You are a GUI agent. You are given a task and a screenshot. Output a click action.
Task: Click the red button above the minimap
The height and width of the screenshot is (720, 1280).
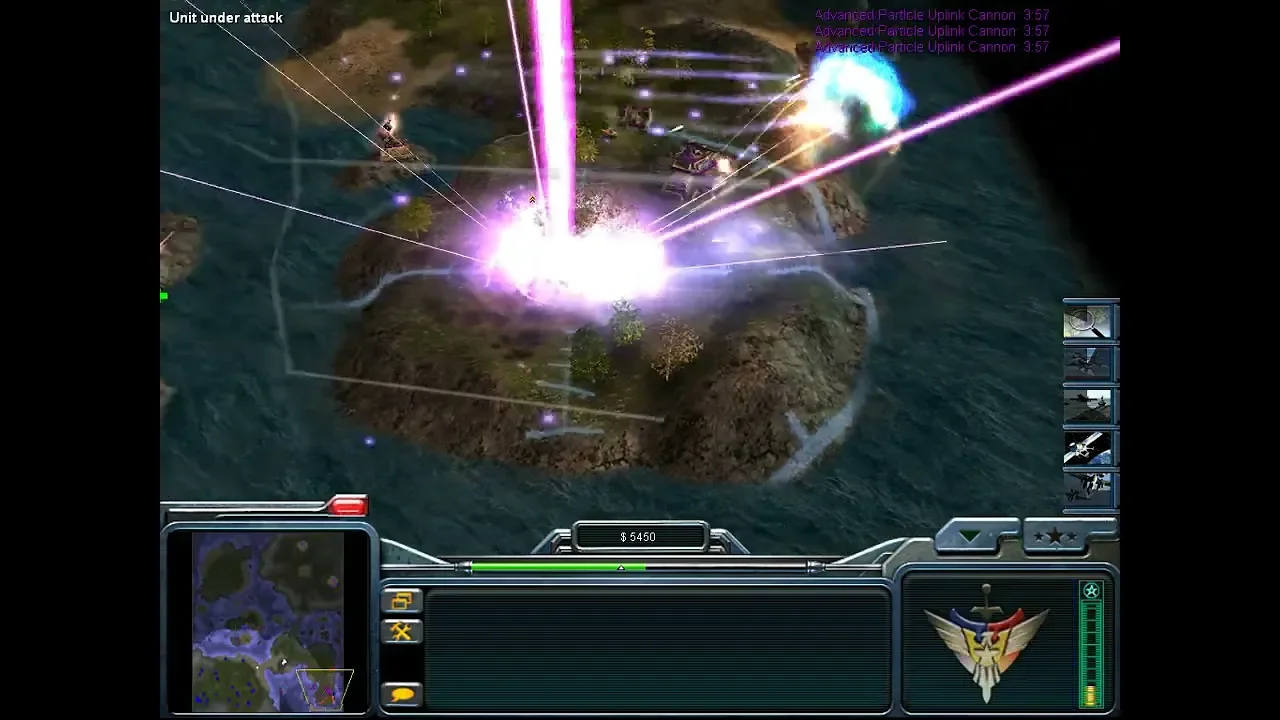(x=347, y=507)
